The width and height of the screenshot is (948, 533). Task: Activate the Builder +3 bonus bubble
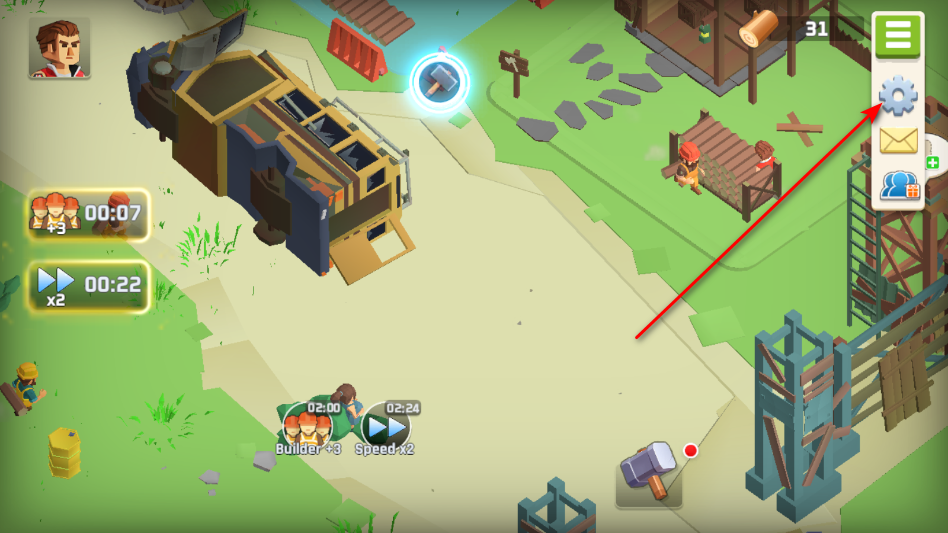tap(308, 429)
